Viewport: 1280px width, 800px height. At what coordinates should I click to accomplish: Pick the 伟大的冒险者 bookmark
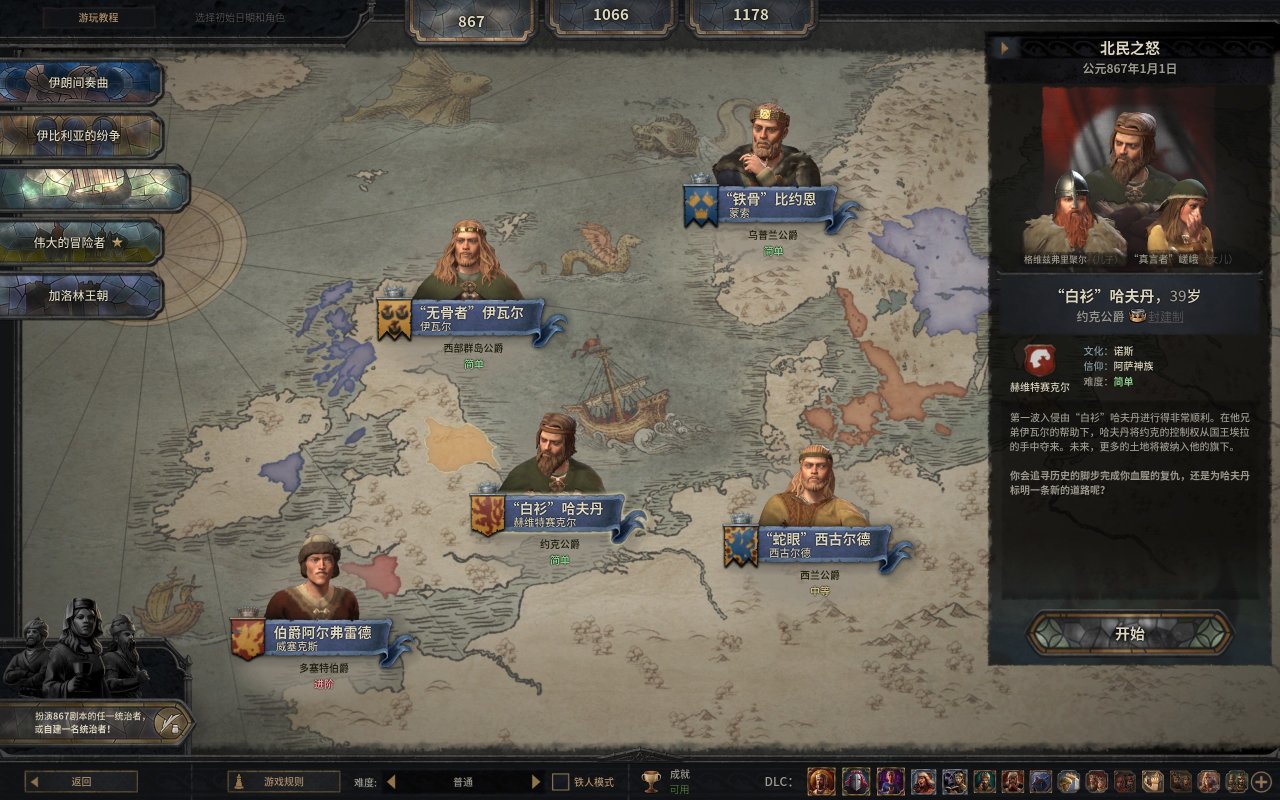point(80,242)
